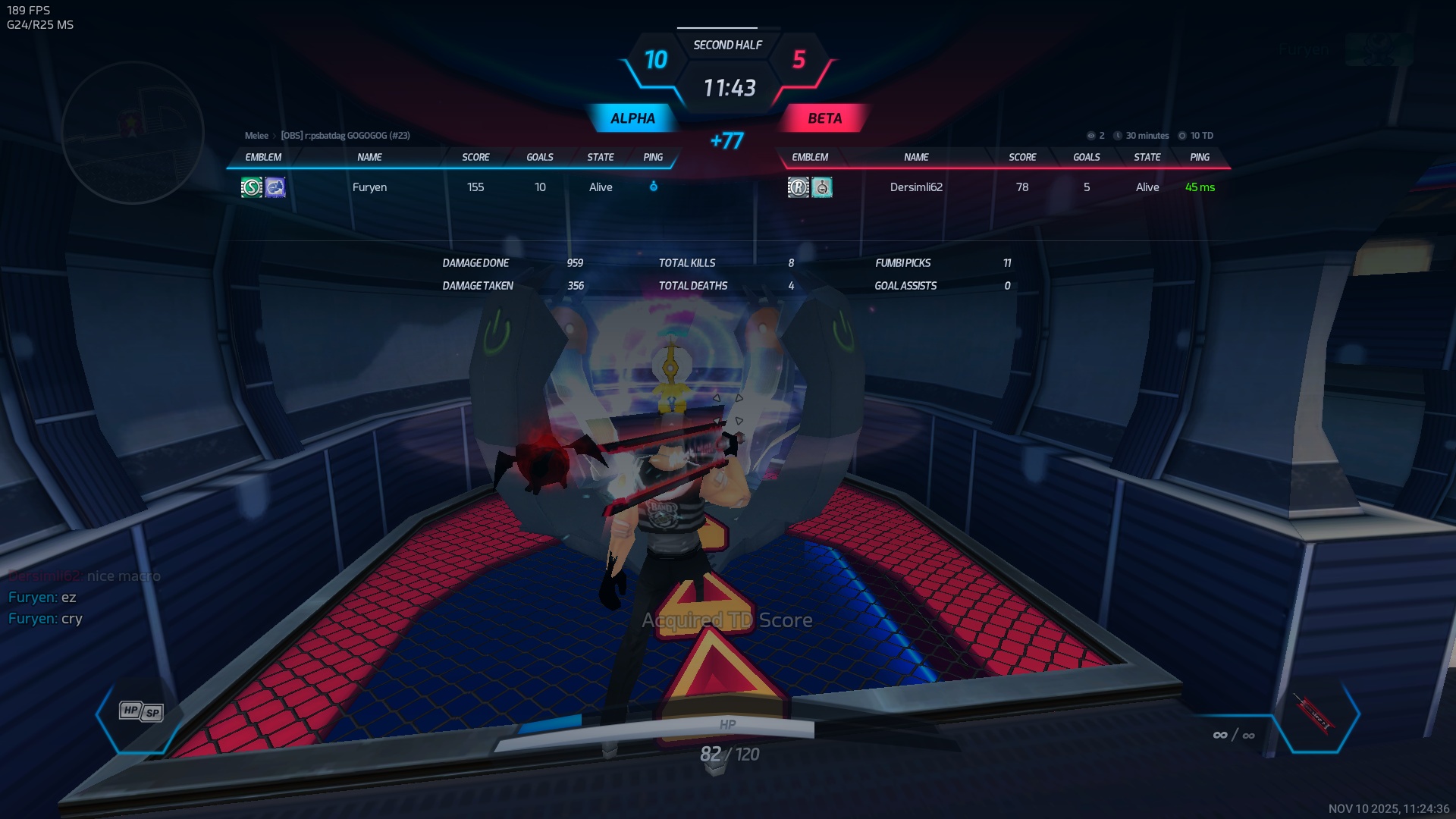
Task: Select the HP/SP skill icon
Action: [141, 711]
